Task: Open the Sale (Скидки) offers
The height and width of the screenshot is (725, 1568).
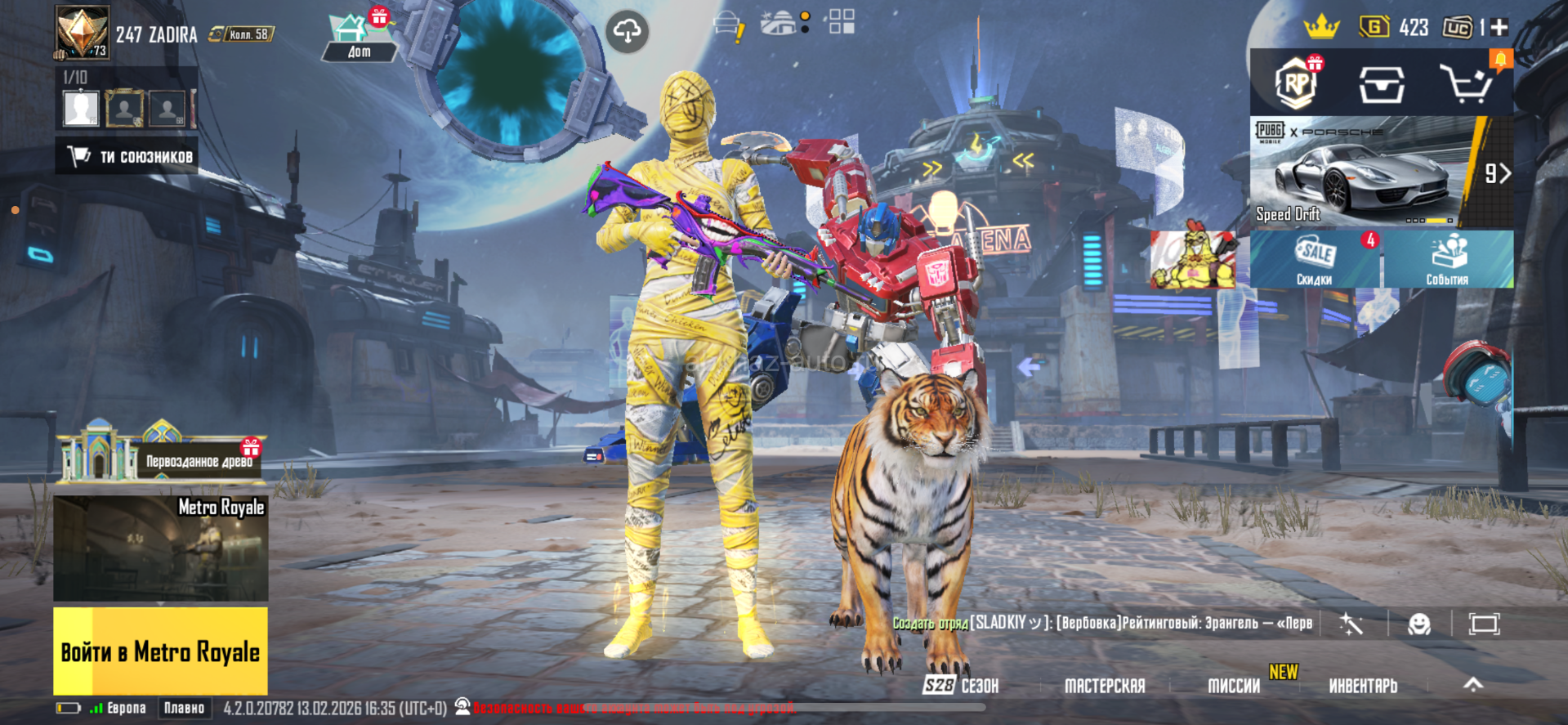Action: point(1314,259)
